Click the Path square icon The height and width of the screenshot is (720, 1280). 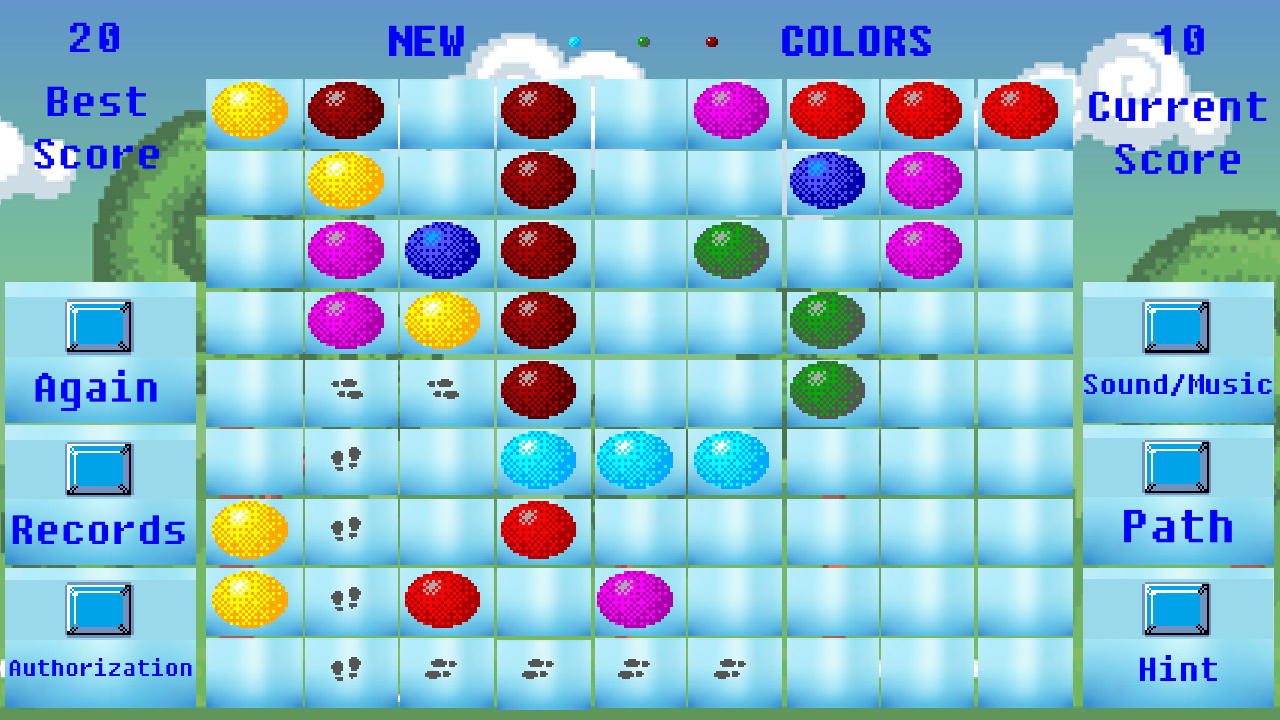pos(1177,469)
